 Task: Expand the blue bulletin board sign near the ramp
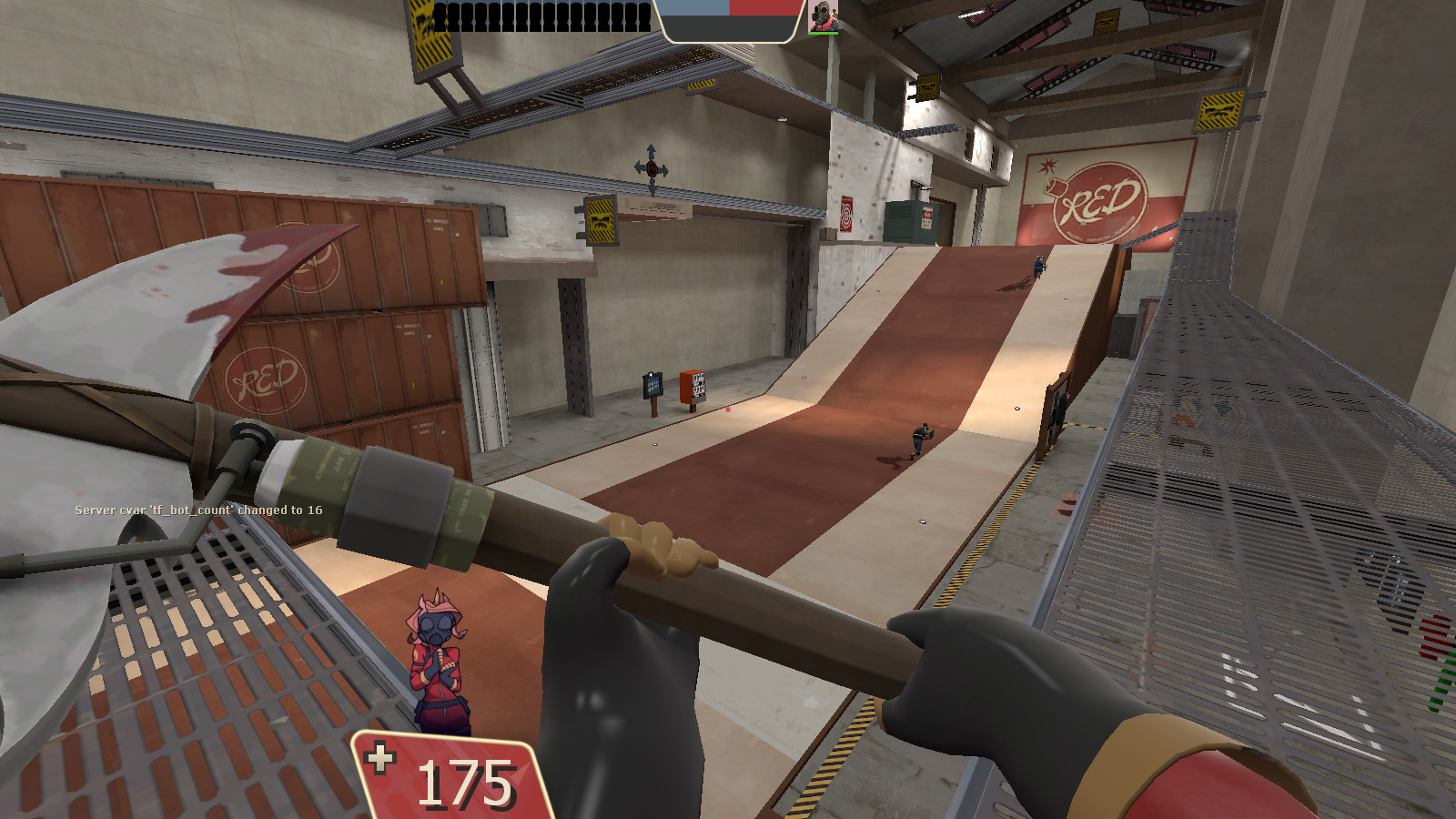652,386
